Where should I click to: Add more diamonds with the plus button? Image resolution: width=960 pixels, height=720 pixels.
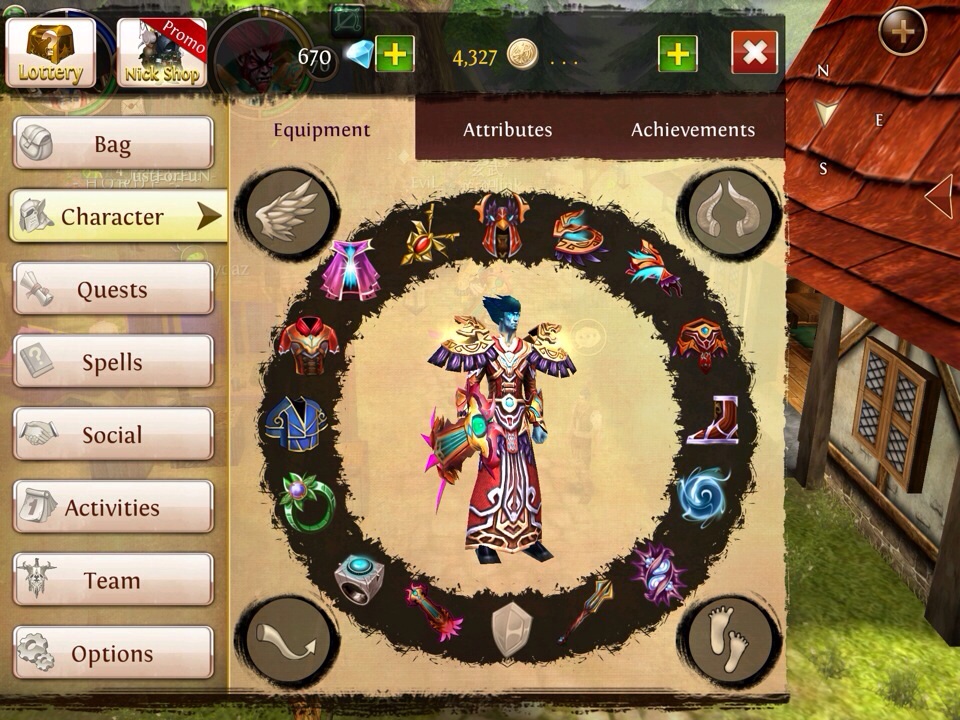point(394,54)
